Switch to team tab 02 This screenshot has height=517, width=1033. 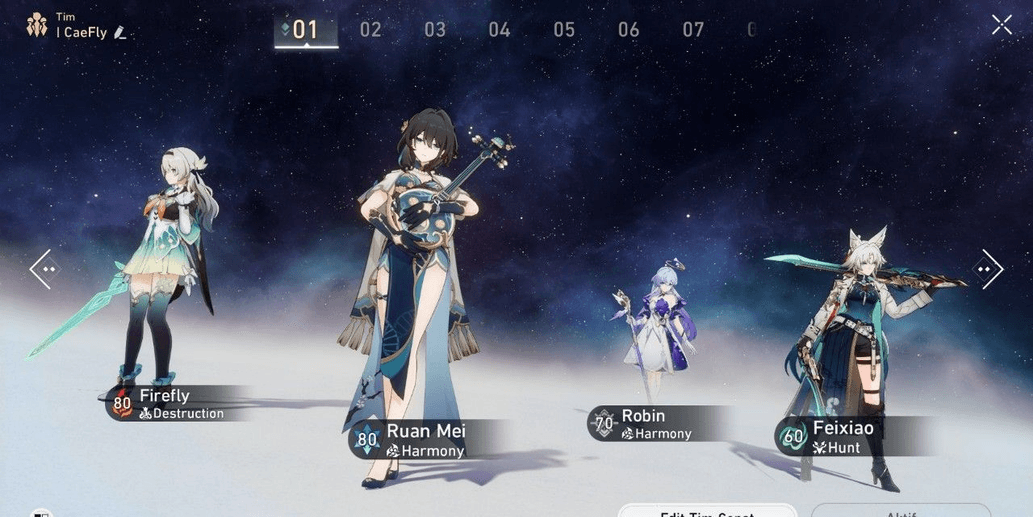coord(371,30)
